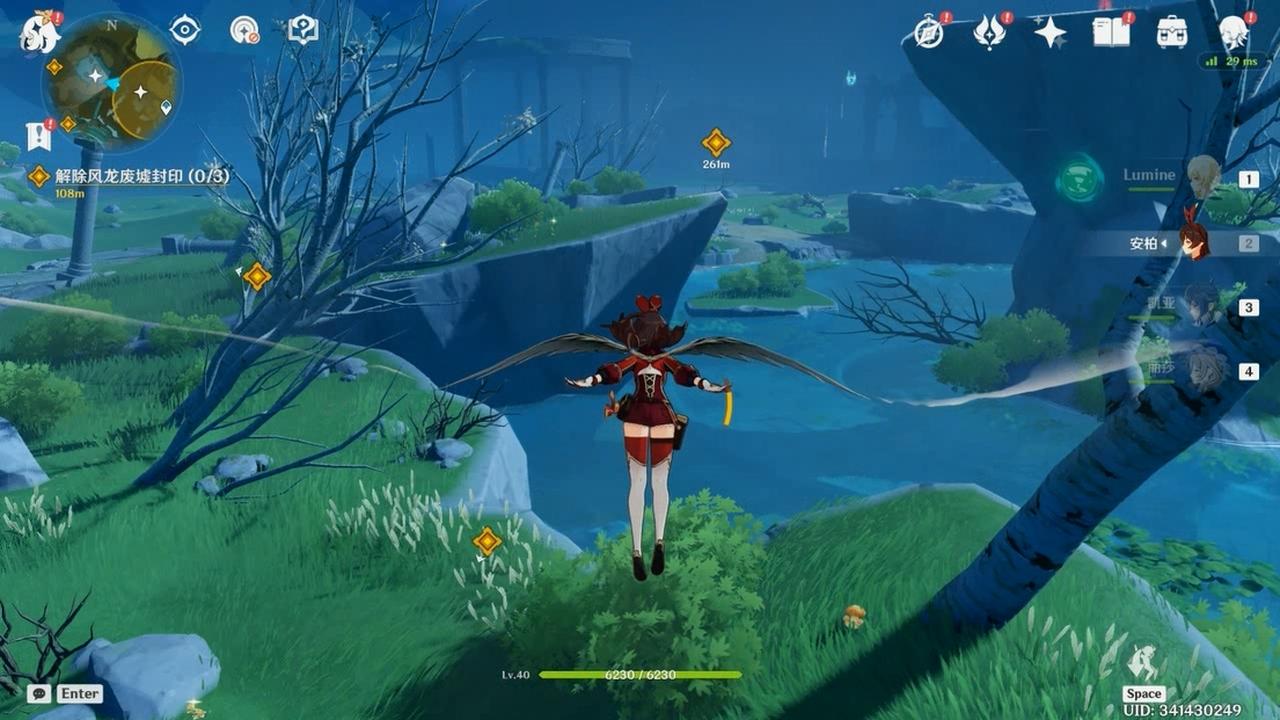Open the backpack inventory
The image size is (1280, 720).
[x=1172, y=32]
